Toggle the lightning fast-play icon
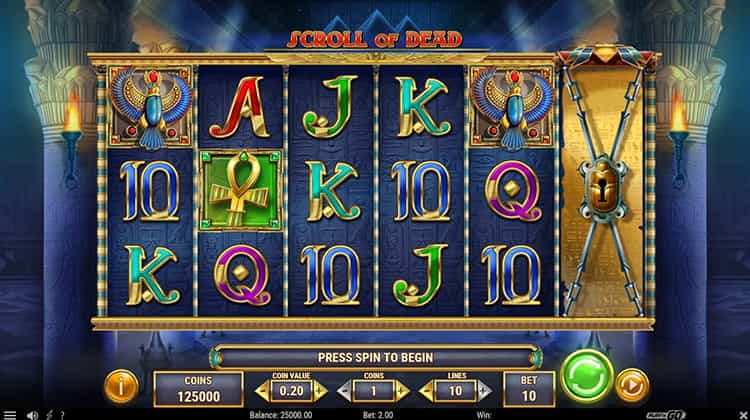 46,414
